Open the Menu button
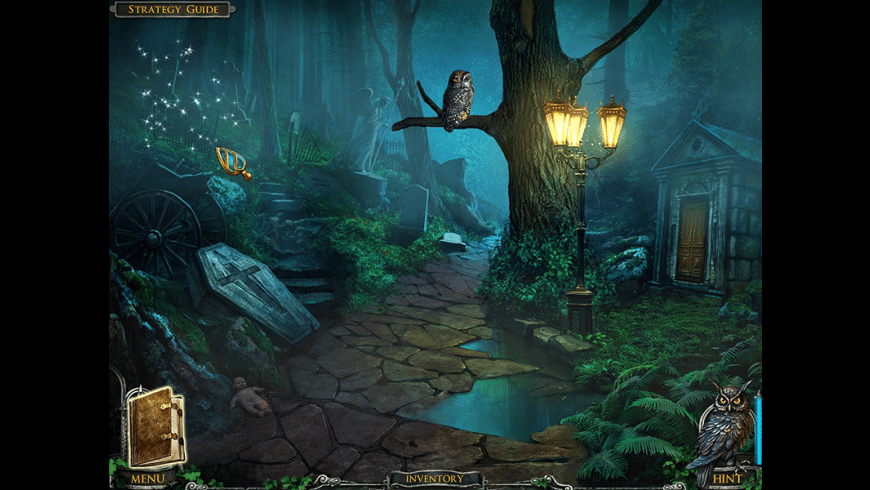870x490 pixels. [x=146, y=480]
